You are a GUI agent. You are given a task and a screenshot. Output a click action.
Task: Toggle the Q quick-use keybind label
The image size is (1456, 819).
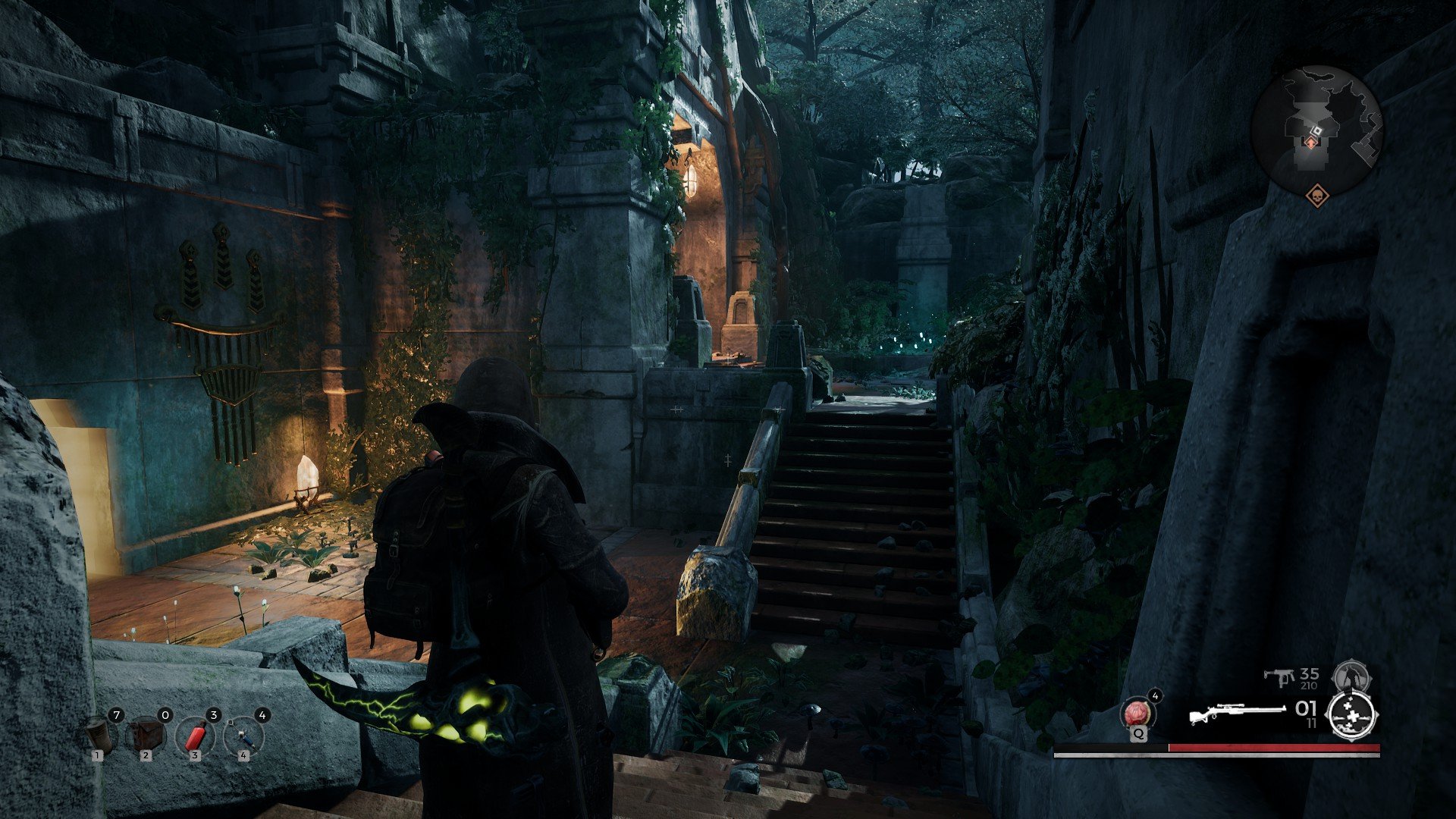[1138, 734]
